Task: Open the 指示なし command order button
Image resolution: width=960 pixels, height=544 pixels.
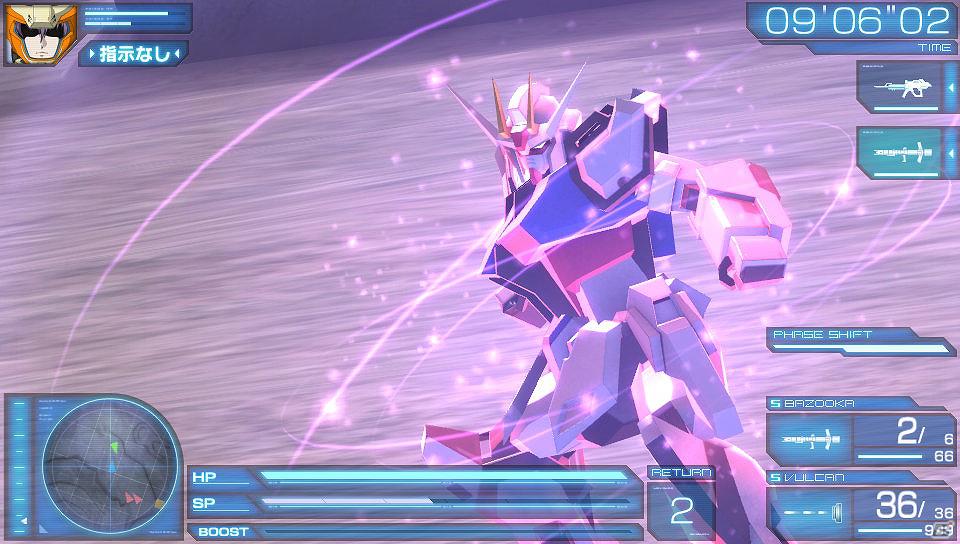Action: point(135,53)
